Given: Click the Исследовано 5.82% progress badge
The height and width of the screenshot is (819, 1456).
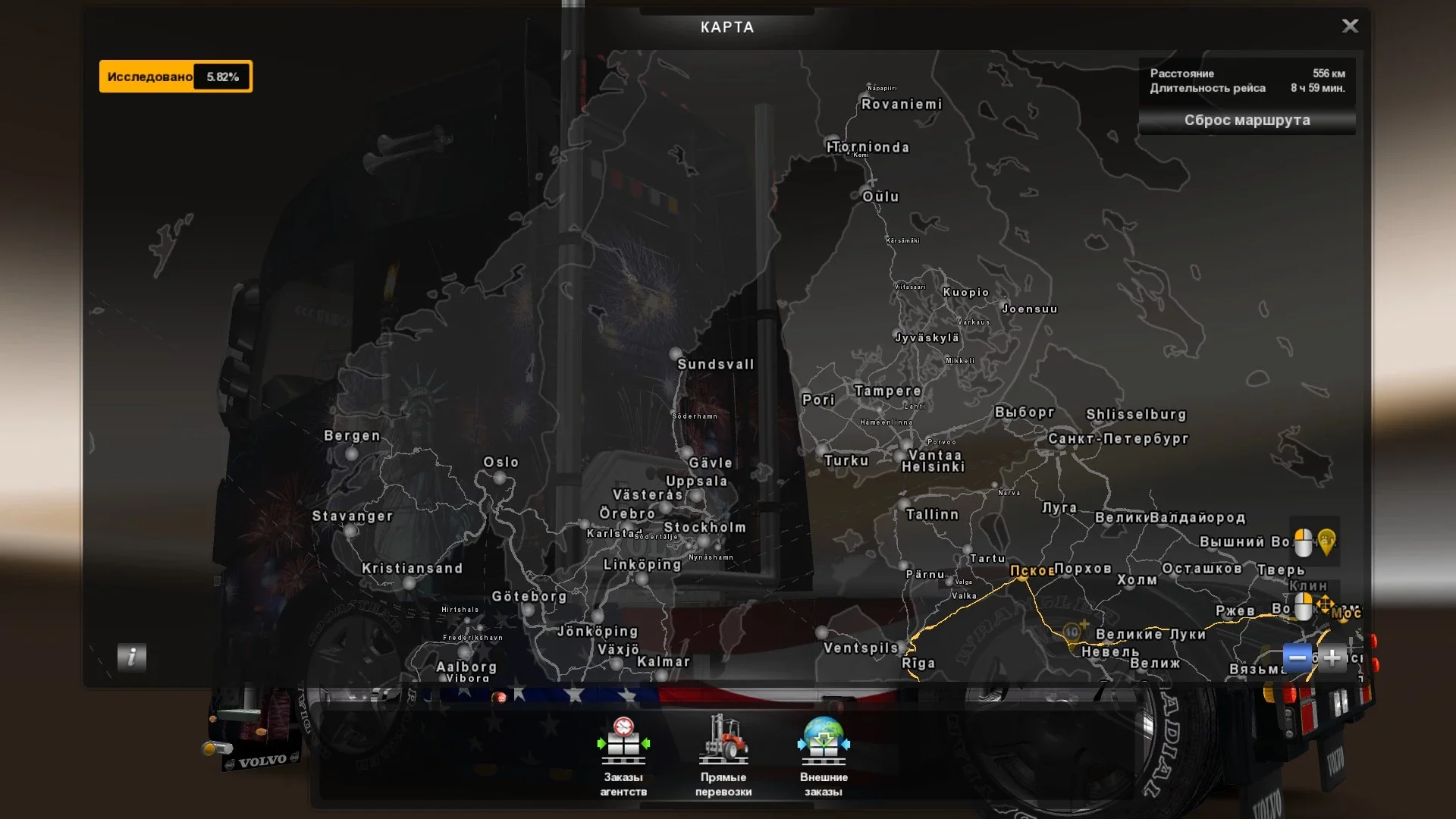Looking at the screenshot, I should pyautogui.click(x=175, y=76).
